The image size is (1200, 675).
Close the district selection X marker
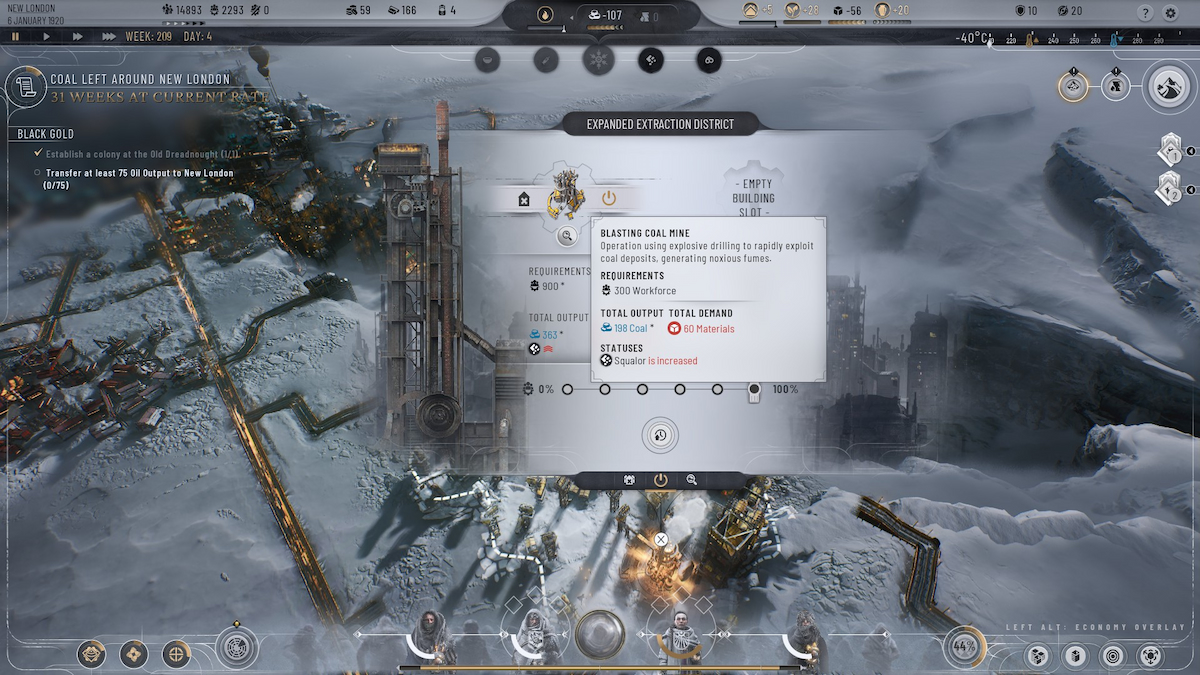[x=661, y=540]
